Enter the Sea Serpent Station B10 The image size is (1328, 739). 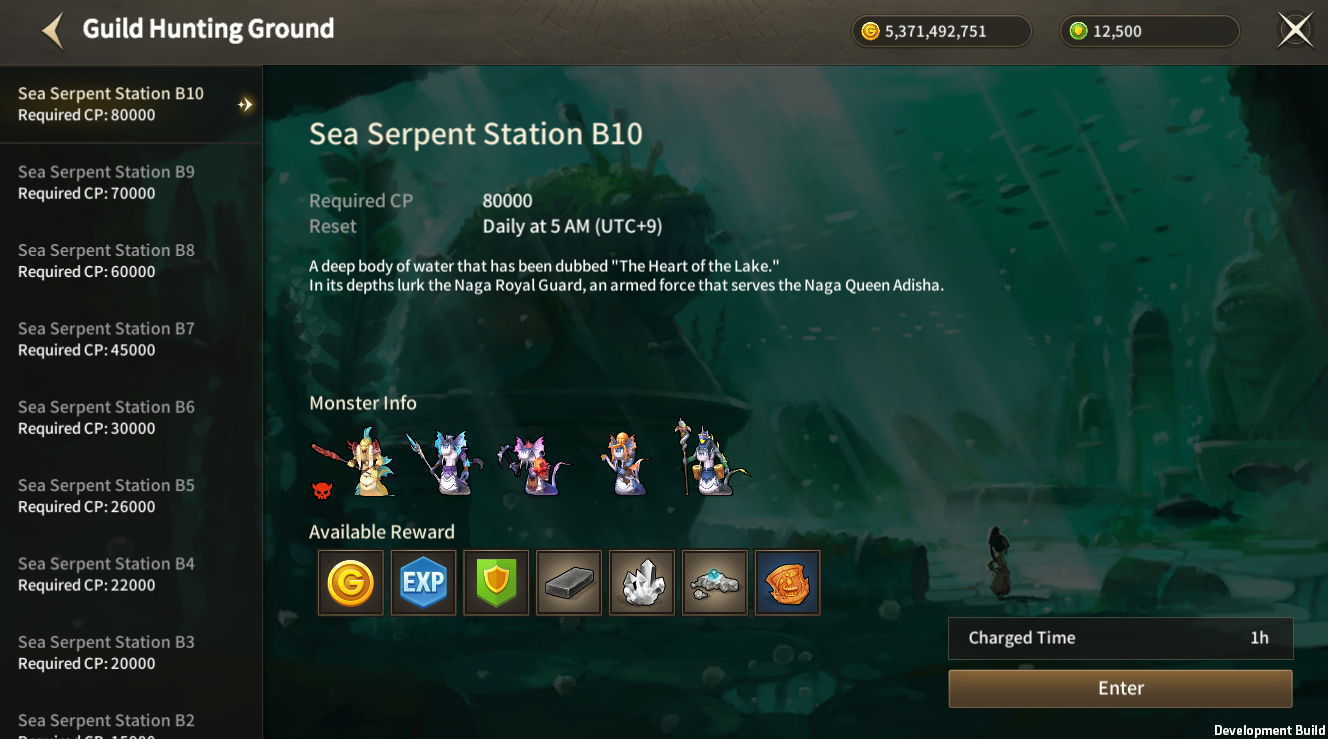pyautogui.click(x=1120, y=688)
